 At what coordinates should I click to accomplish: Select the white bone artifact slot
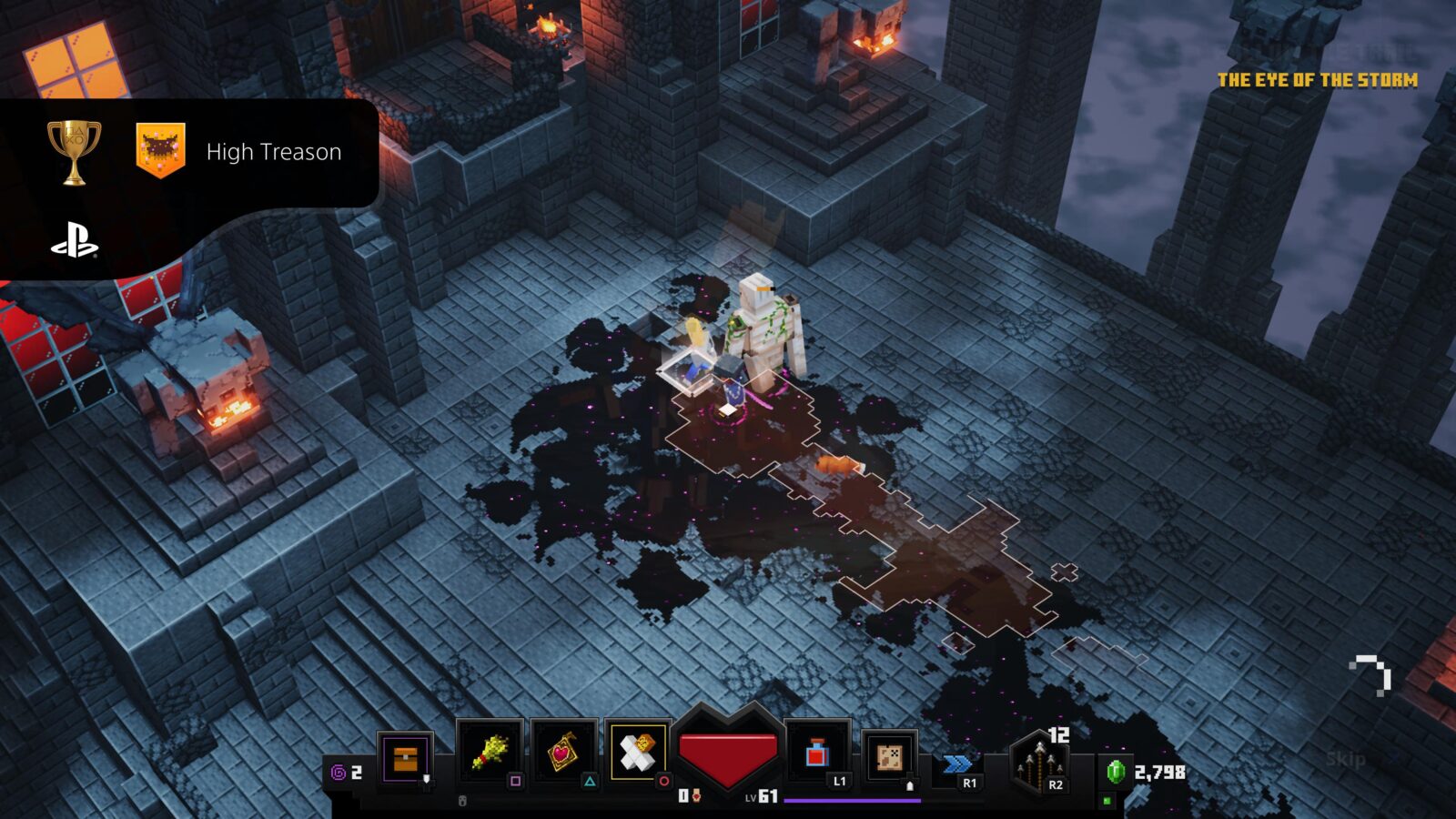click(637, 753)
